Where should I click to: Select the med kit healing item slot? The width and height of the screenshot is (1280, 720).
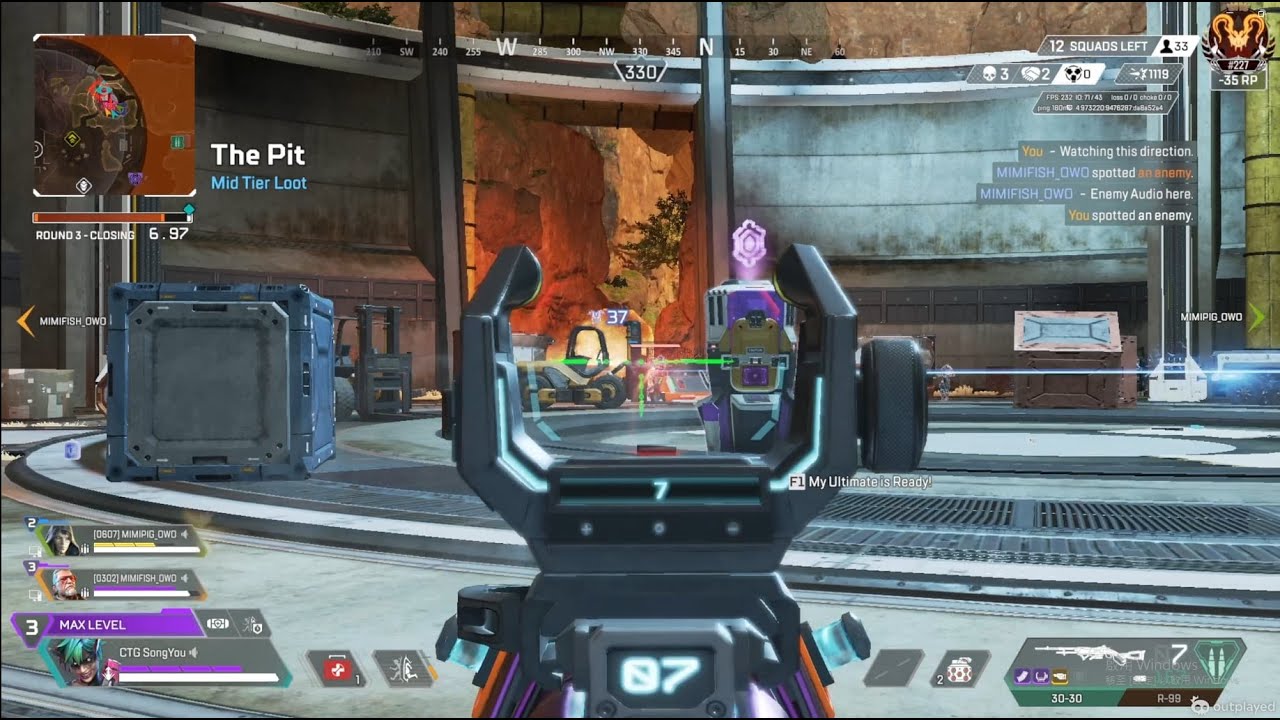(336, 669)
